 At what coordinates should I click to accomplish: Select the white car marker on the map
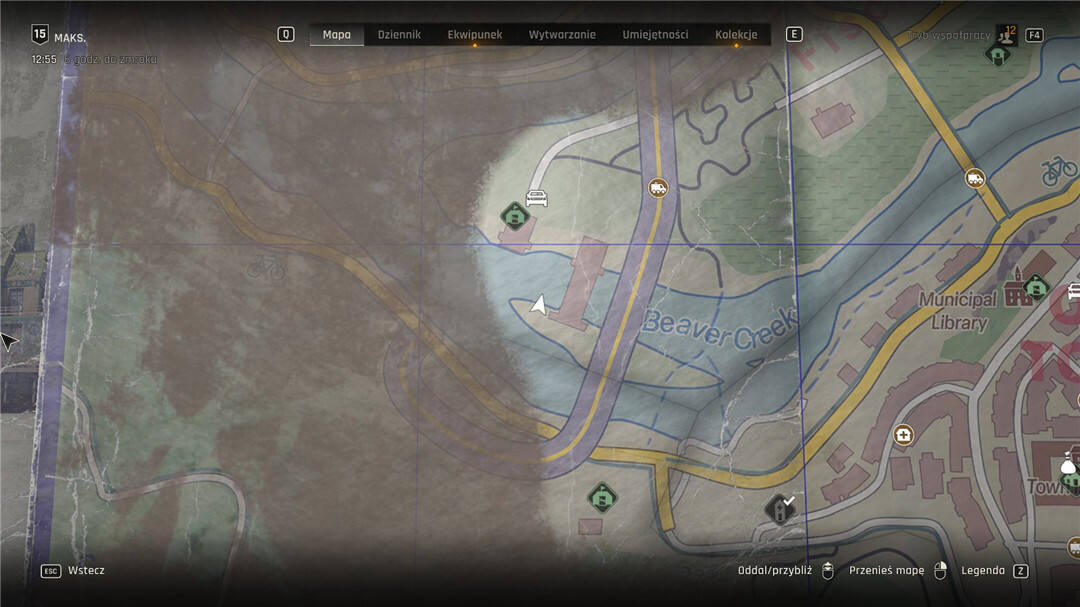(537, 198)
